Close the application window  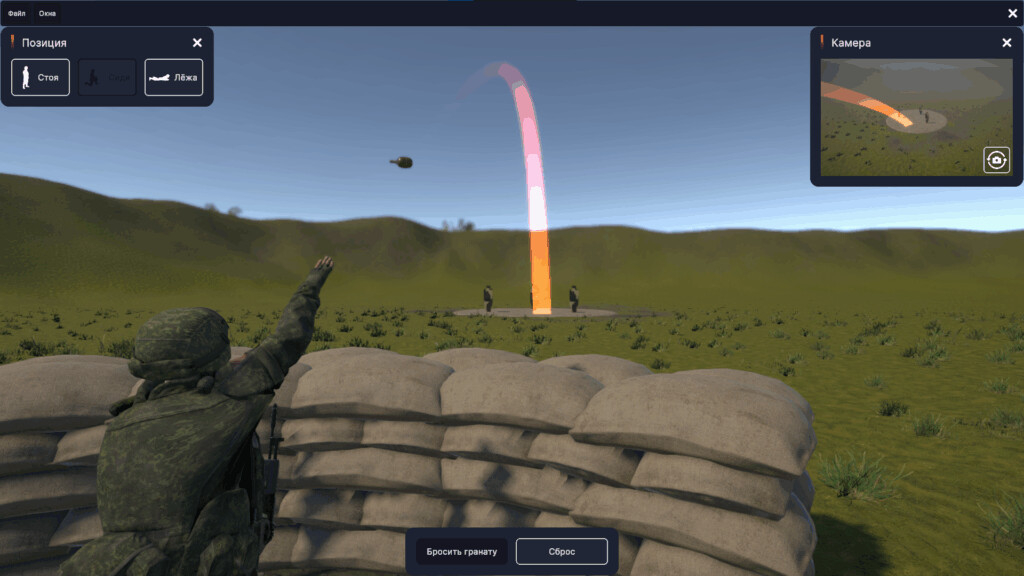tap(1012, 13)
